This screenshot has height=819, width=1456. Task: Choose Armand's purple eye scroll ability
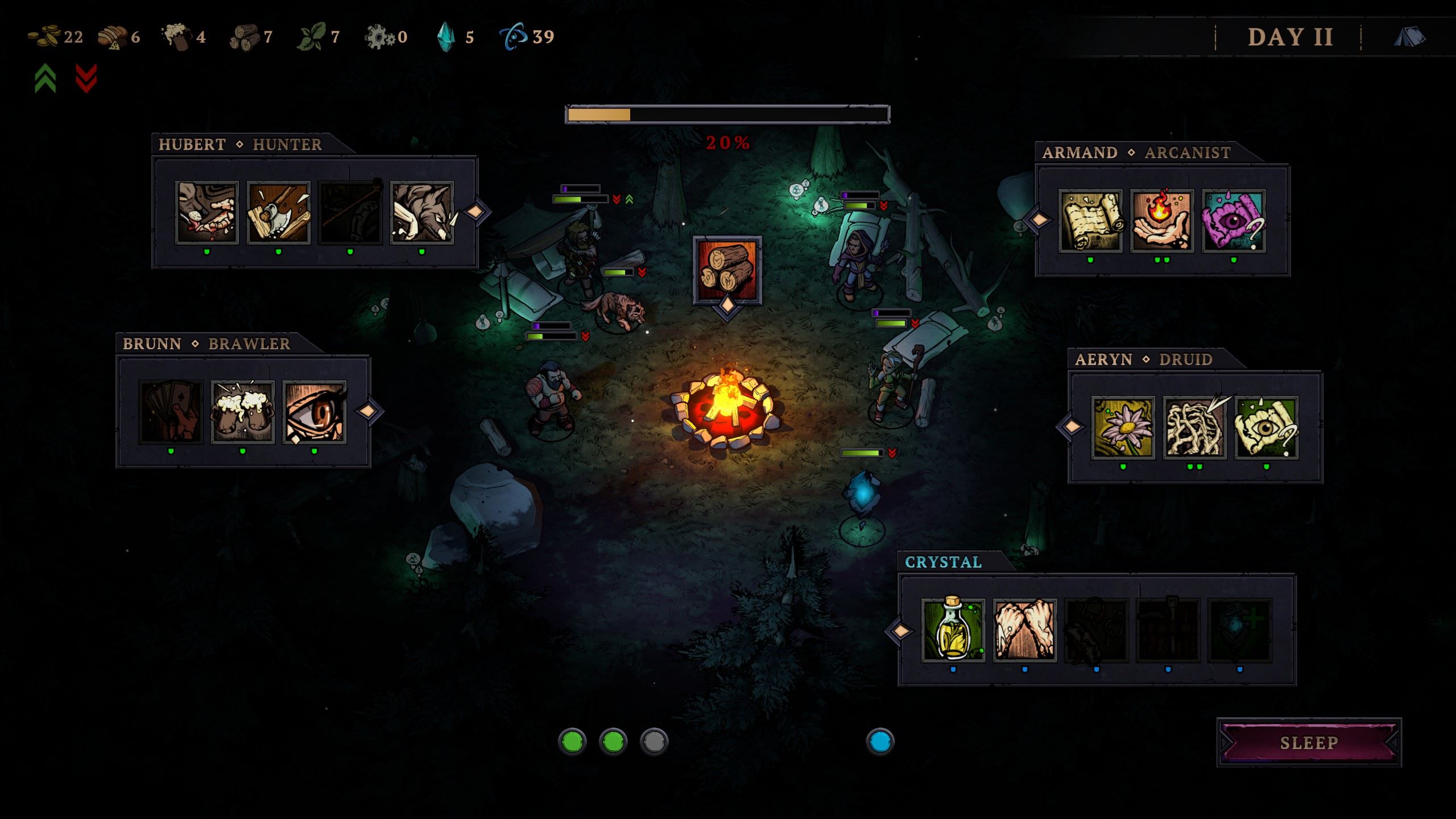(x=1234, y=221)
